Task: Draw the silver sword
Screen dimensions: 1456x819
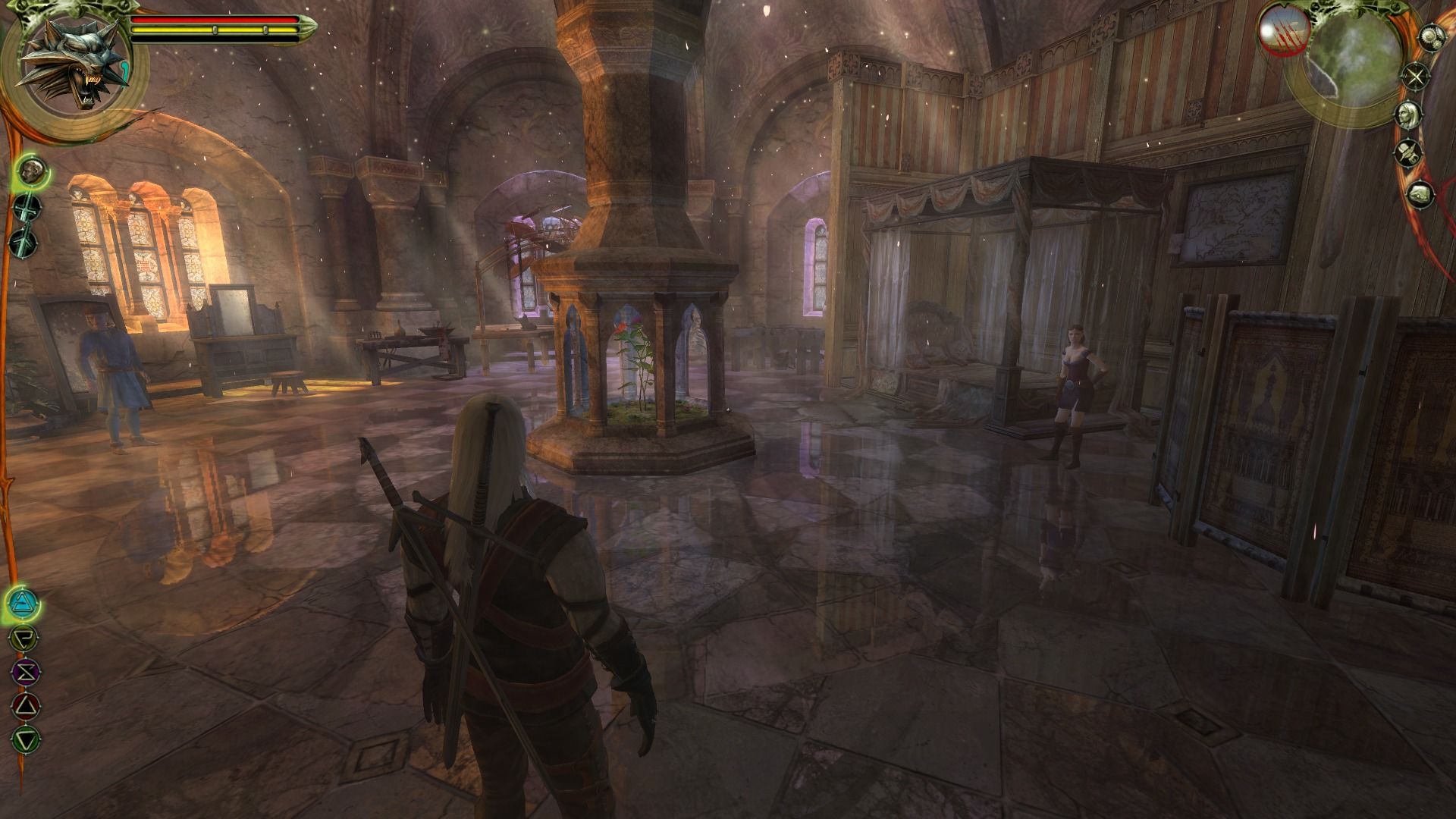Action: point(23,242)
